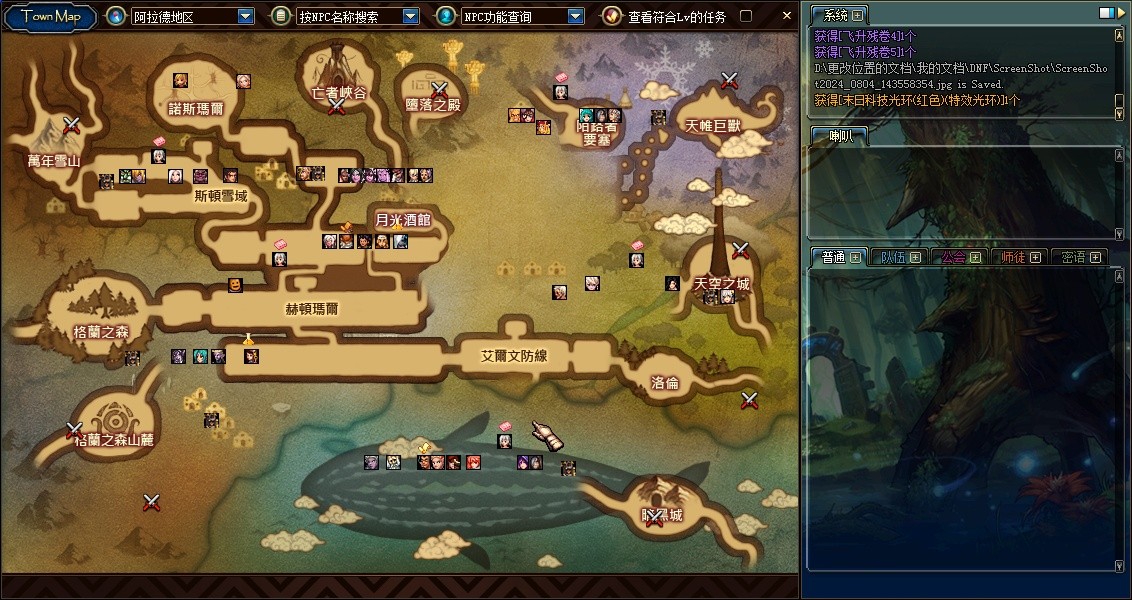Open the 普通 chat channel tab
Image resolution: width=1132 pixels, height=600 pixels.
[x=834, y=257]
